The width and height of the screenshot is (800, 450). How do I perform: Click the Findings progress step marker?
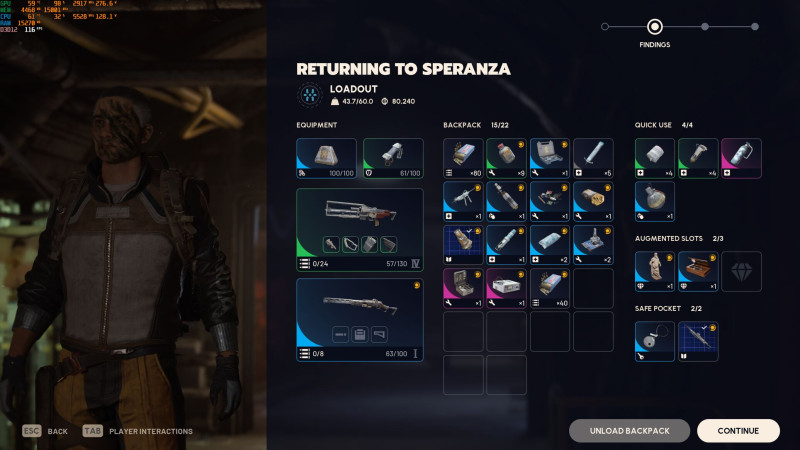(655, 27)
